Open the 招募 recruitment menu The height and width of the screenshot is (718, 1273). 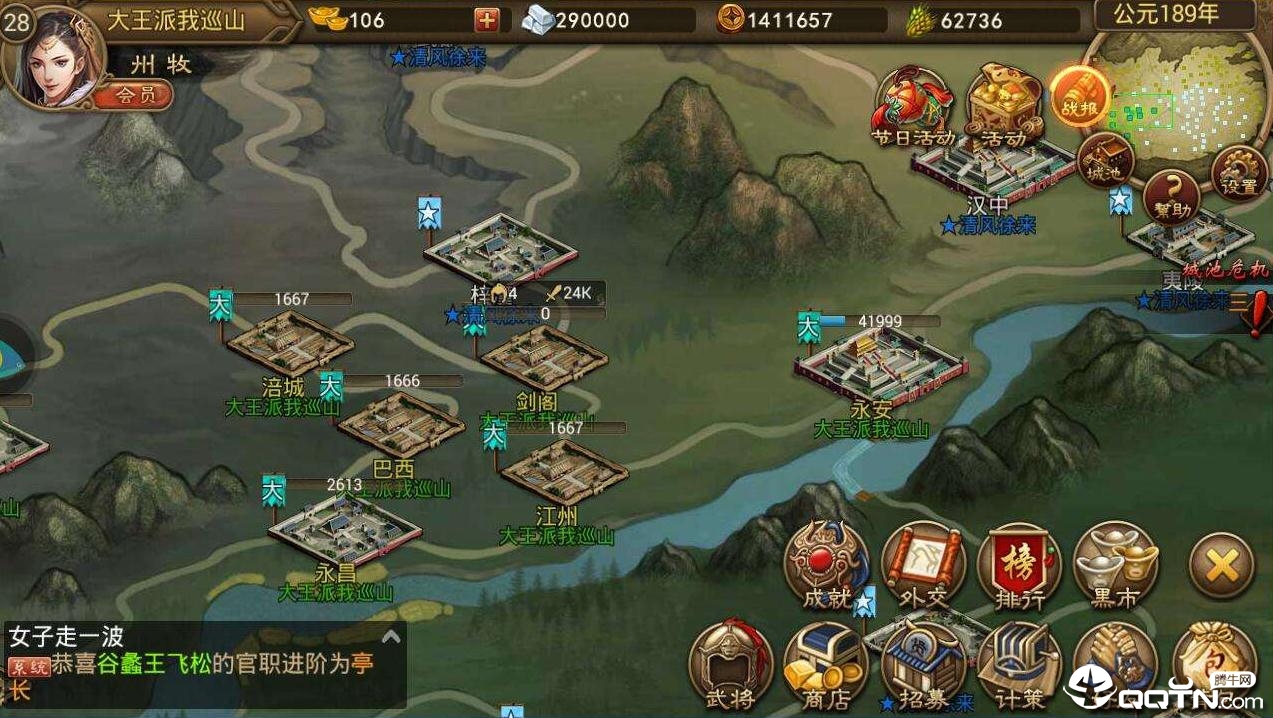(923, 665)
